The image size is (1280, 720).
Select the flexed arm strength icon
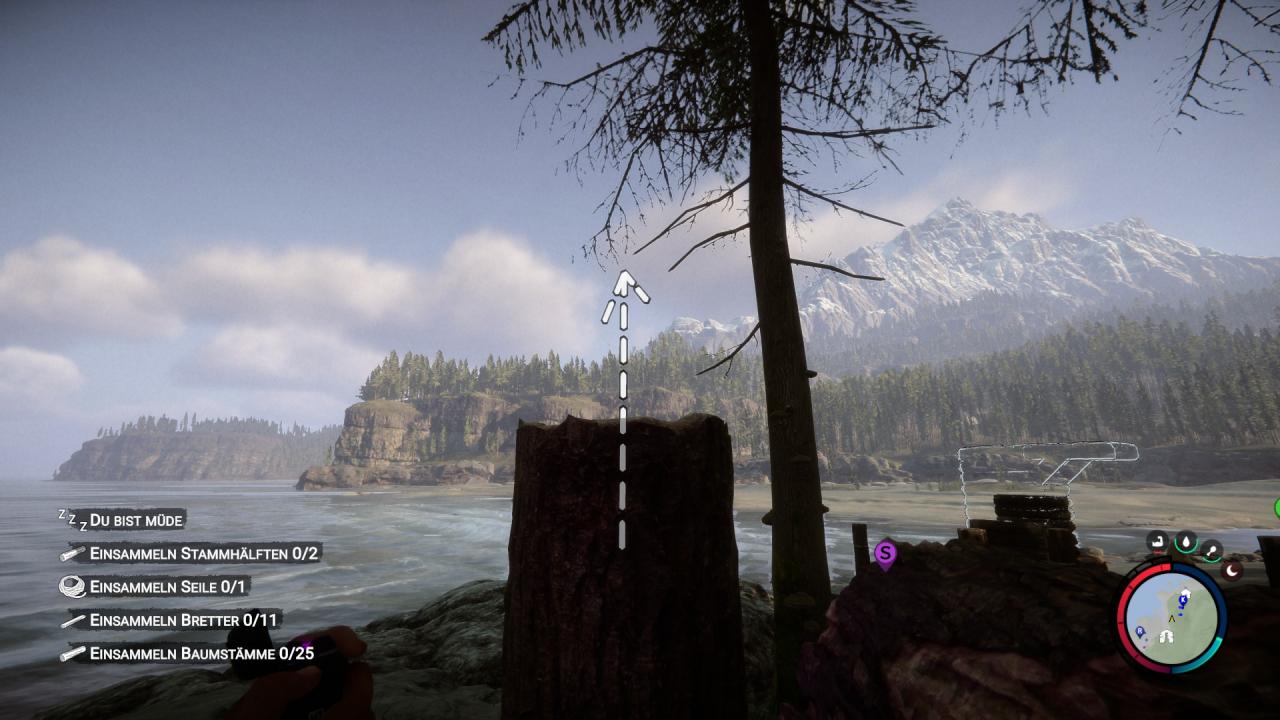tap(1158, 543)
